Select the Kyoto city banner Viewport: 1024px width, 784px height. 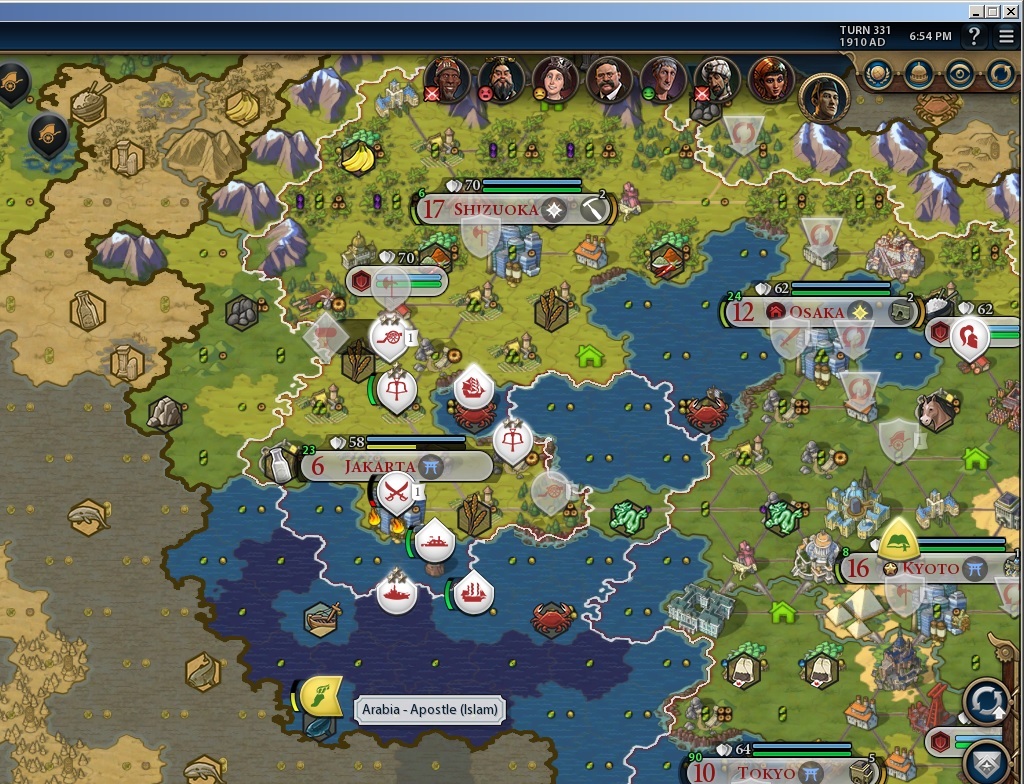(930, 569)
